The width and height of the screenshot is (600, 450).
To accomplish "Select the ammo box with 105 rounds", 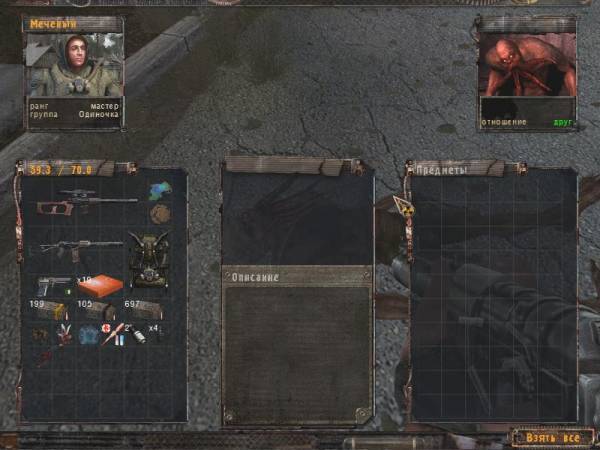I will (98, 311).
